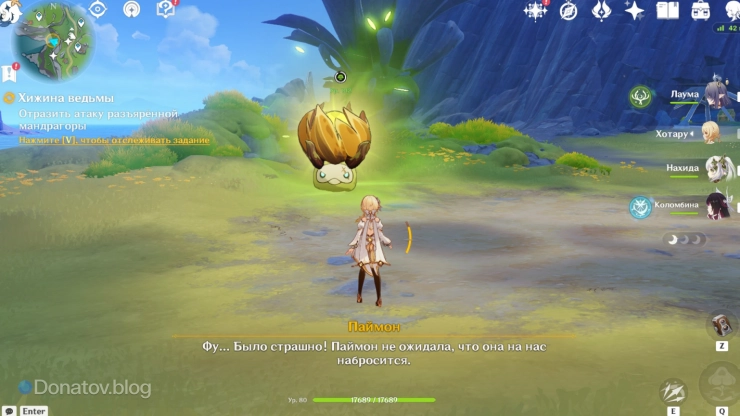The height and width of the screenshot is (416, 740).
Task: Open the quest bookmark icon with alert
Action: tap(9, 73)
